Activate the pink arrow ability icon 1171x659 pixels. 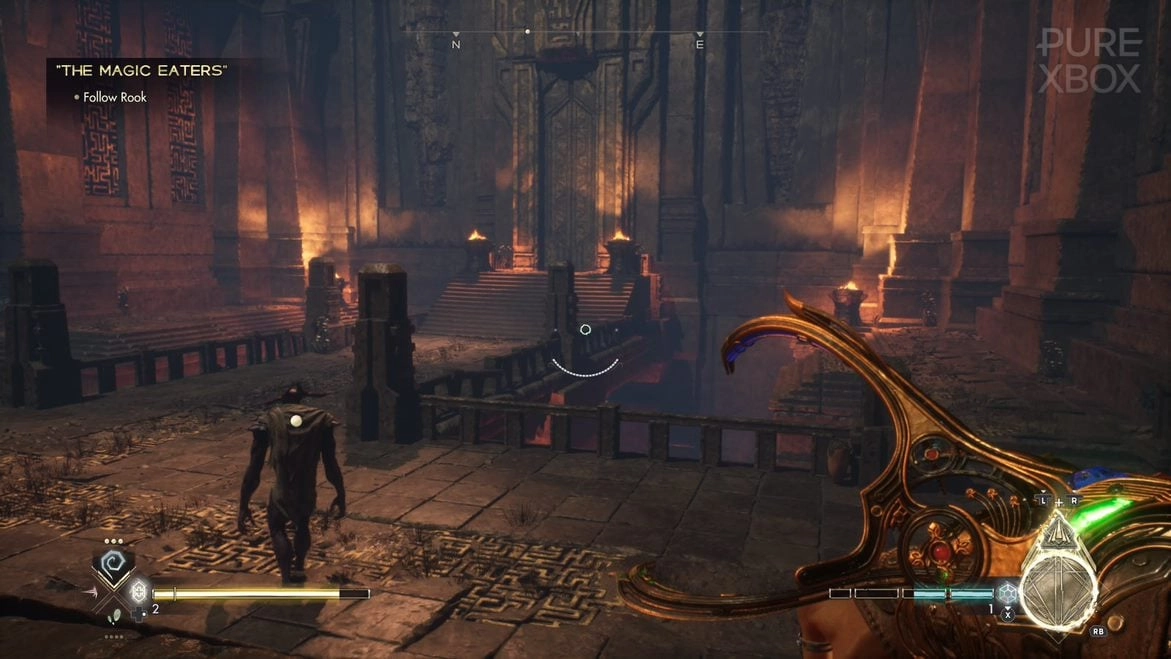(x=91, y=592)
